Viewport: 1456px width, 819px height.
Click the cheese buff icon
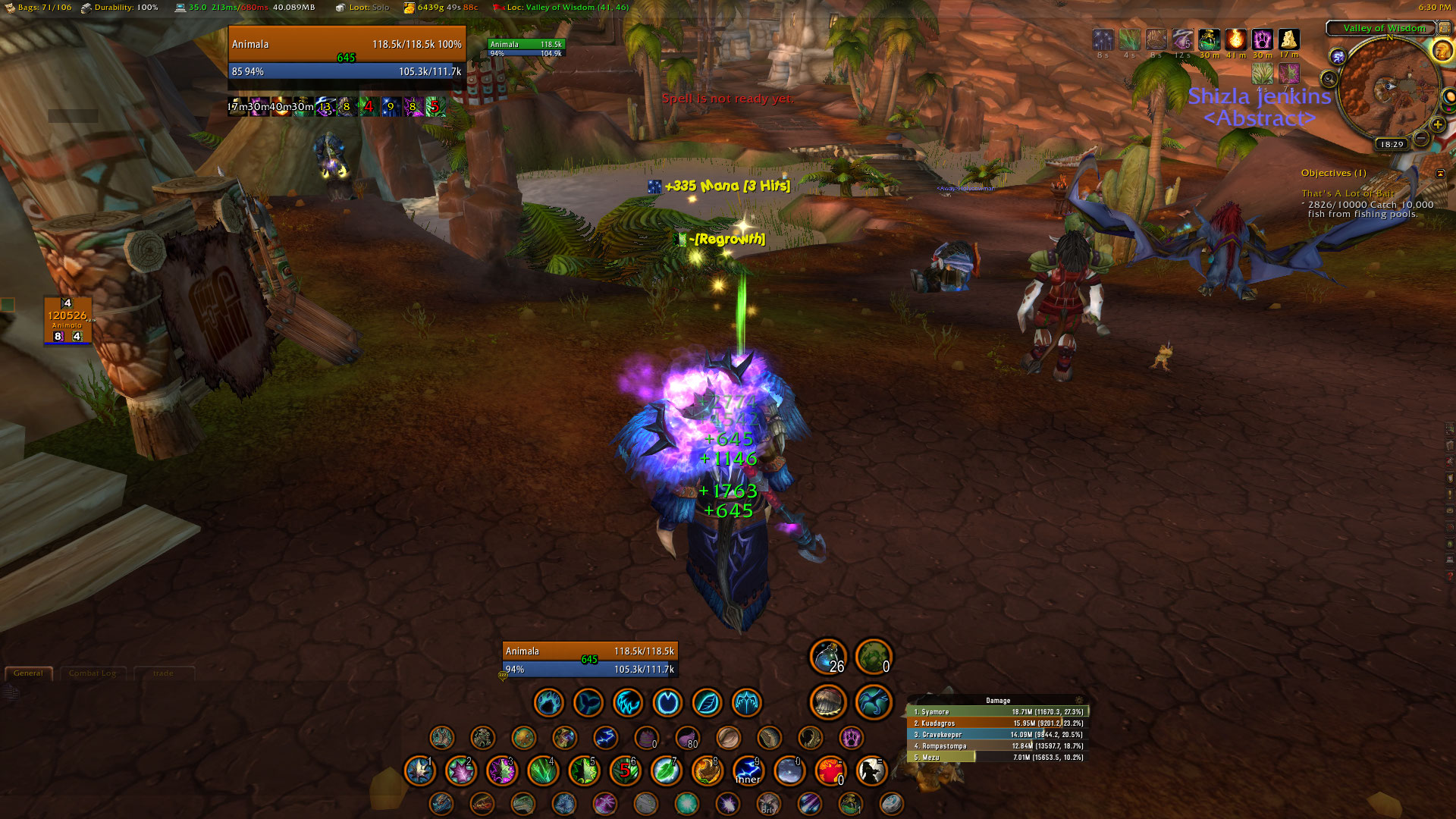pyautogui.click(x=1288, y=39)
